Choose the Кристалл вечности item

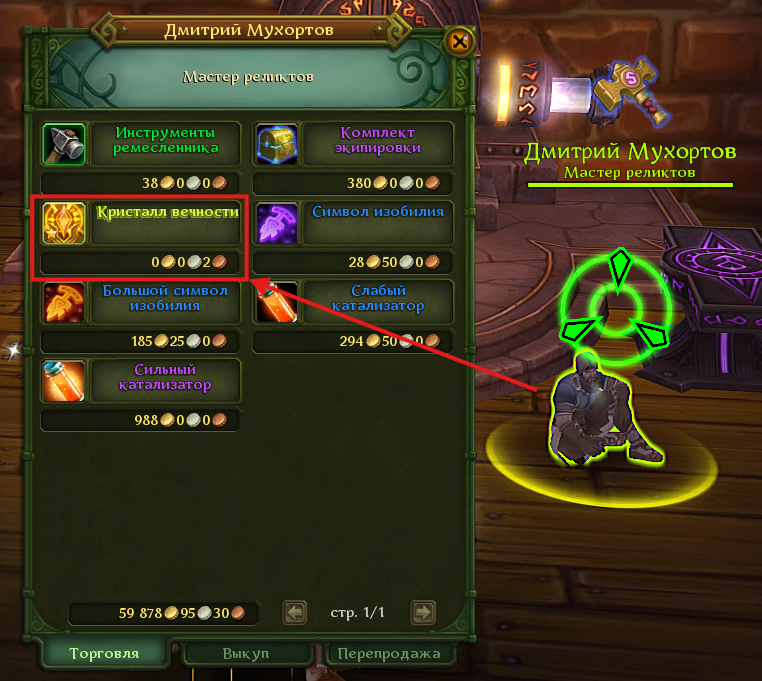(64, 222)
